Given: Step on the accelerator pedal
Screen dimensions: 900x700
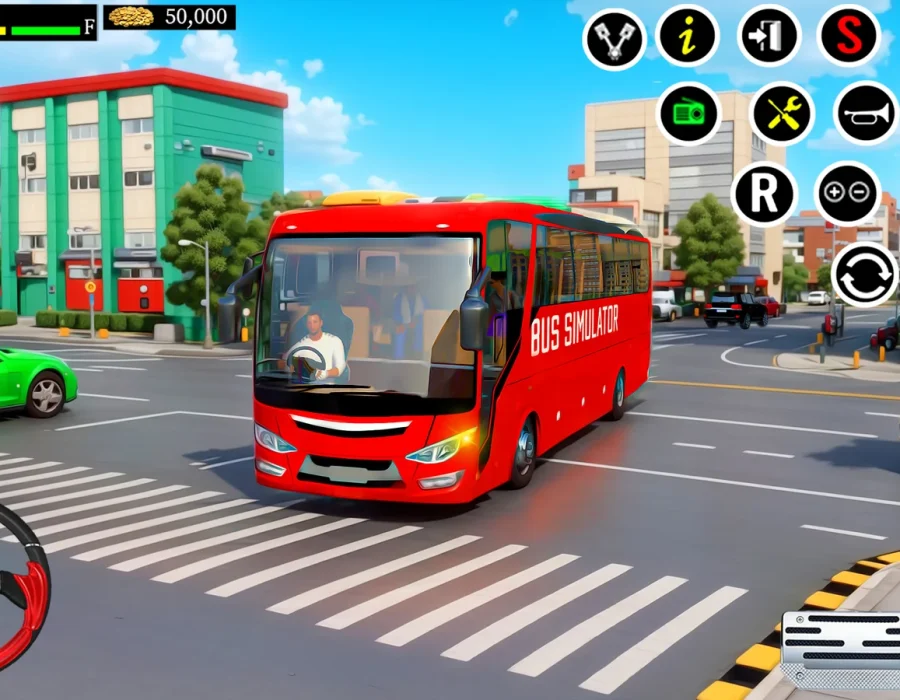Looking at the screenshot, I should pos(840,651).
